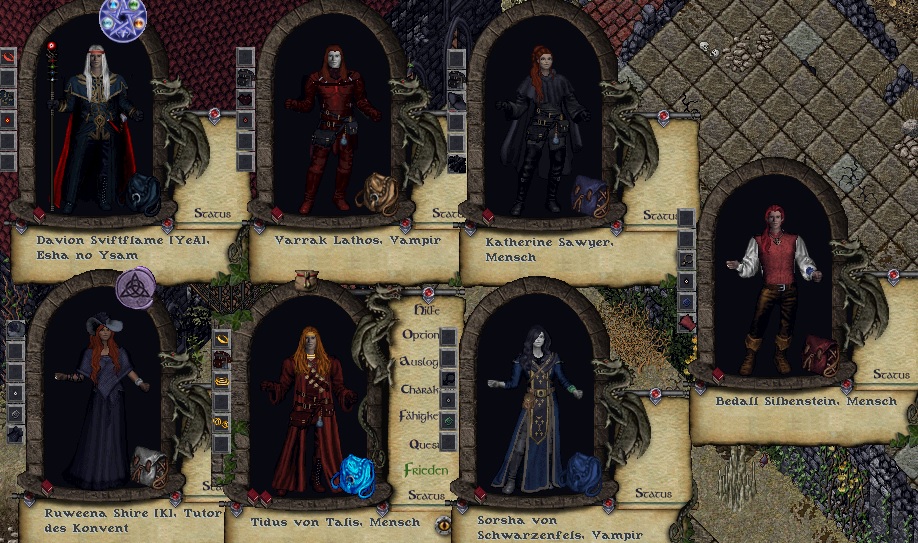Toggle the green Frieden peace mode
The image size is (918, 543).
(425, 470)
